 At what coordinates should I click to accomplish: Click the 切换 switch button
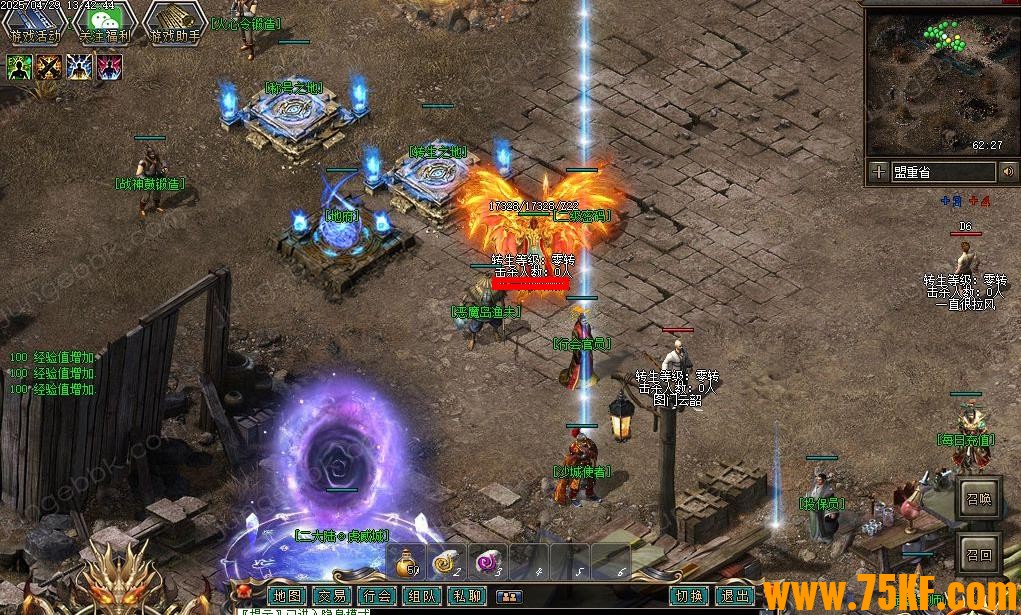pyautogui.click(x=689, y=596)
